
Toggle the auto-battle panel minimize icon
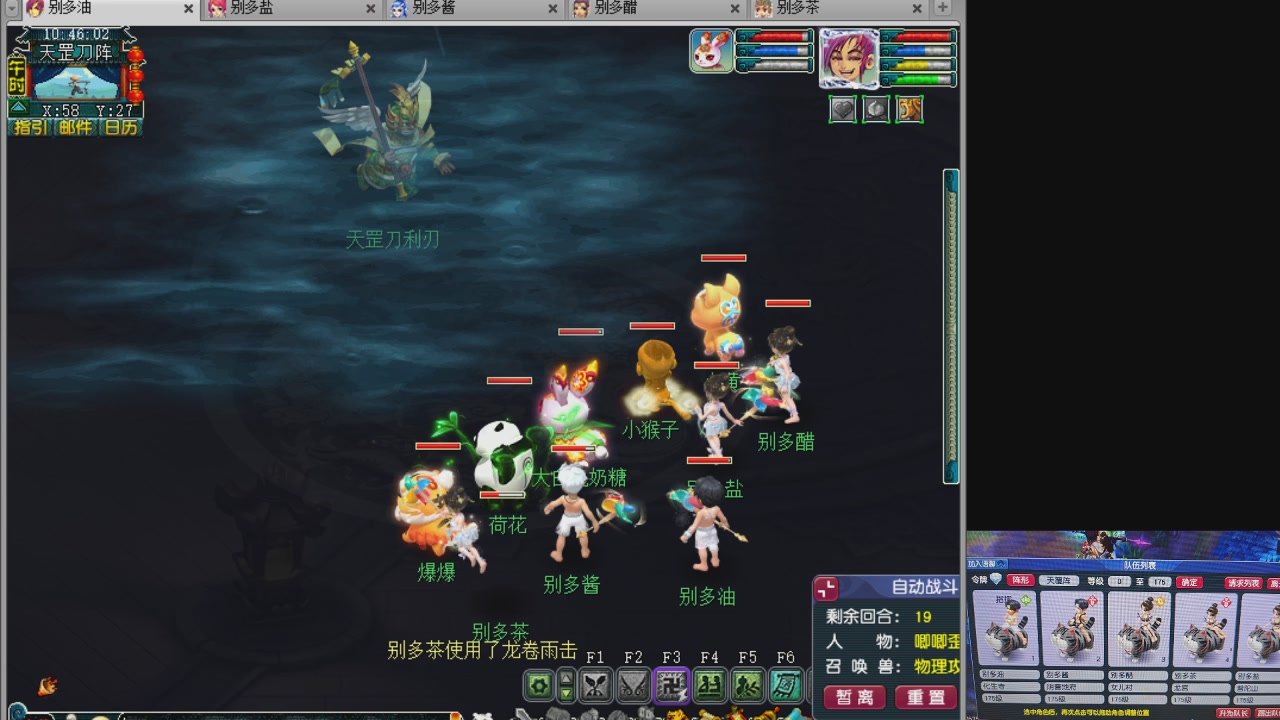click(827, 588)
